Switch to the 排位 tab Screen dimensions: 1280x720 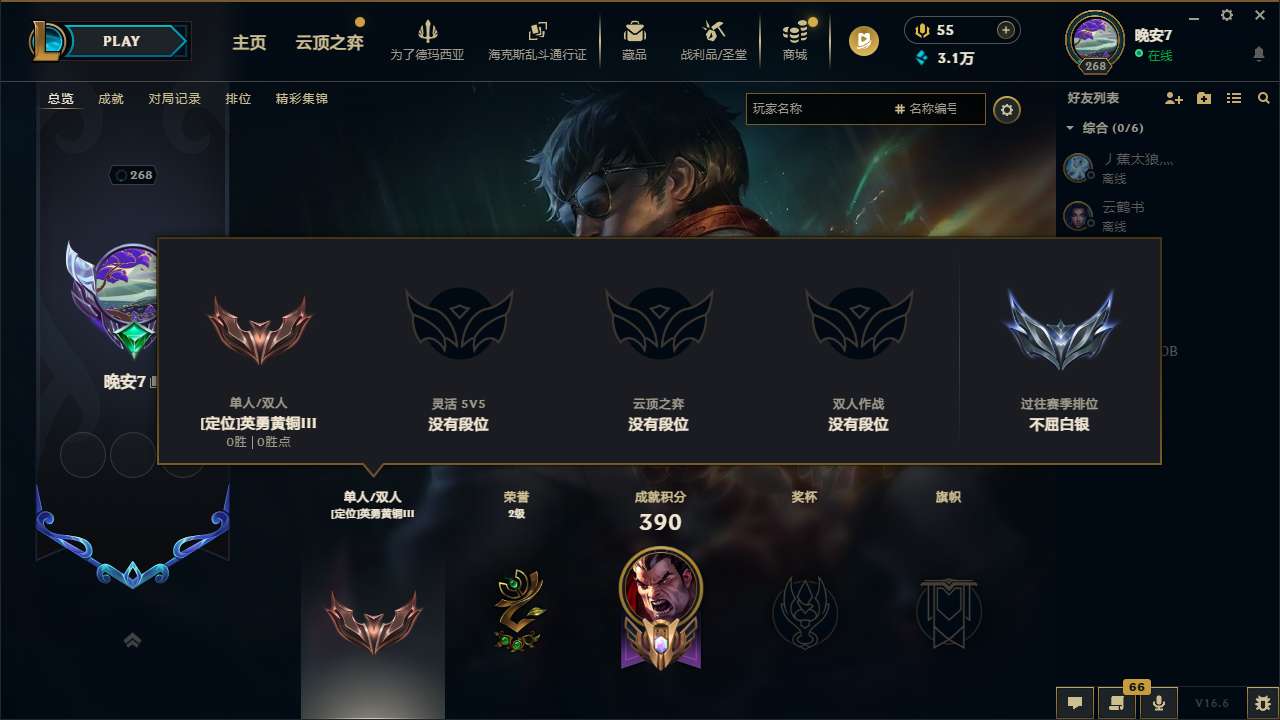(238, 98)
